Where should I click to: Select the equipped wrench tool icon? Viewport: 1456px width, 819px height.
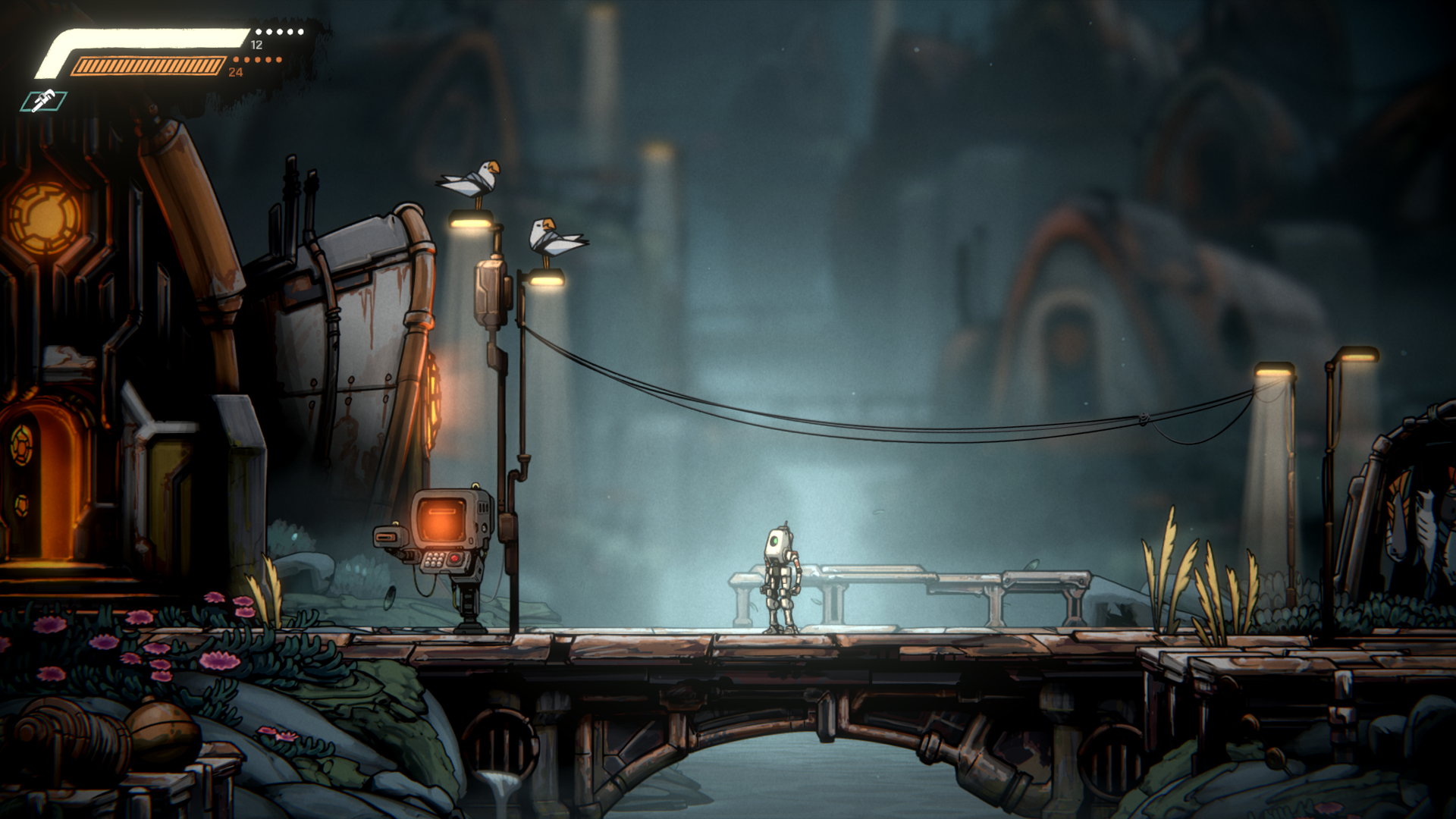click(44, 101)
